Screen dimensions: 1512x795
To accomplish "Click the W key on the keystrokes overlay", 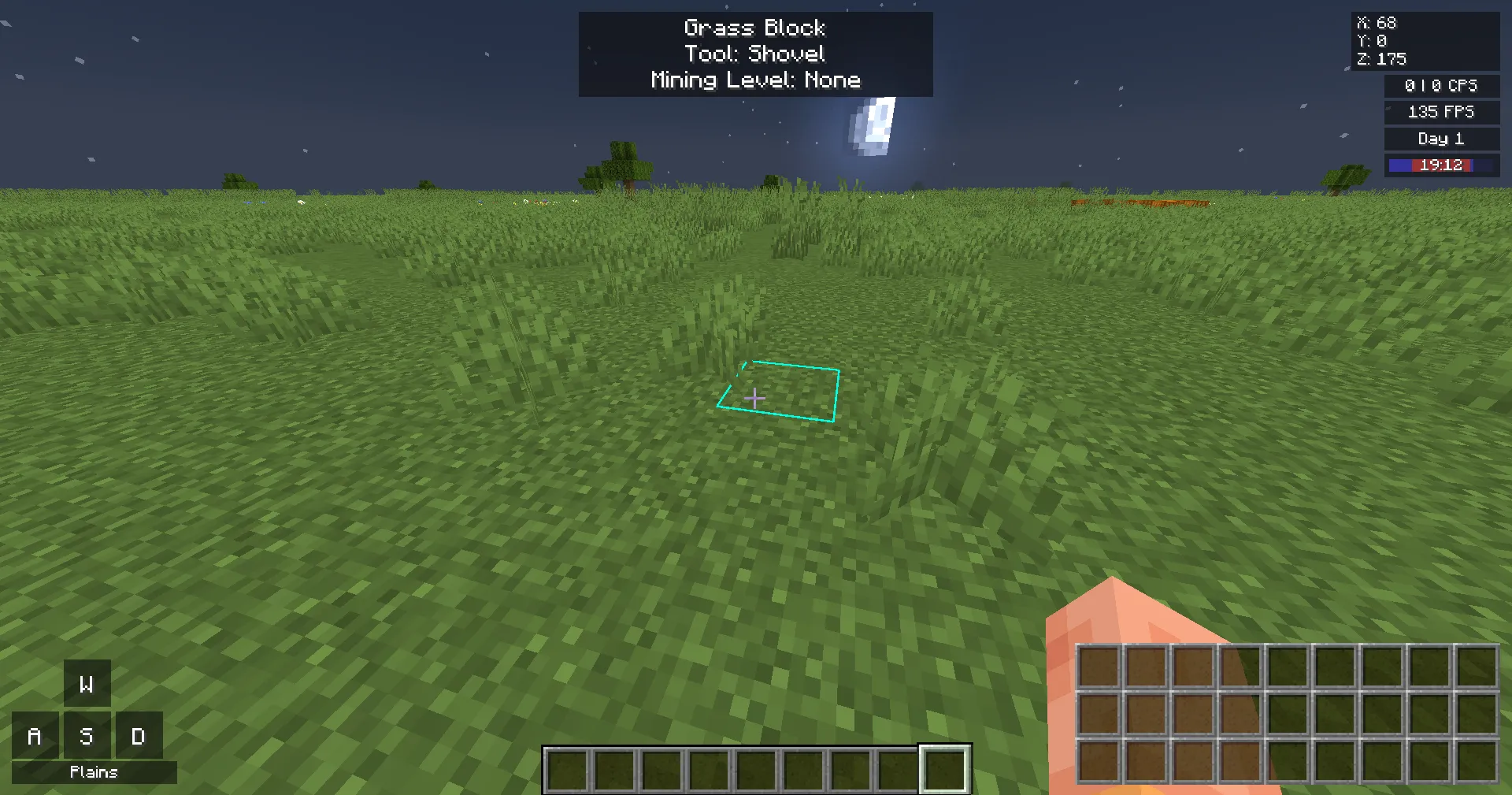I will click(x=87, y=683).
